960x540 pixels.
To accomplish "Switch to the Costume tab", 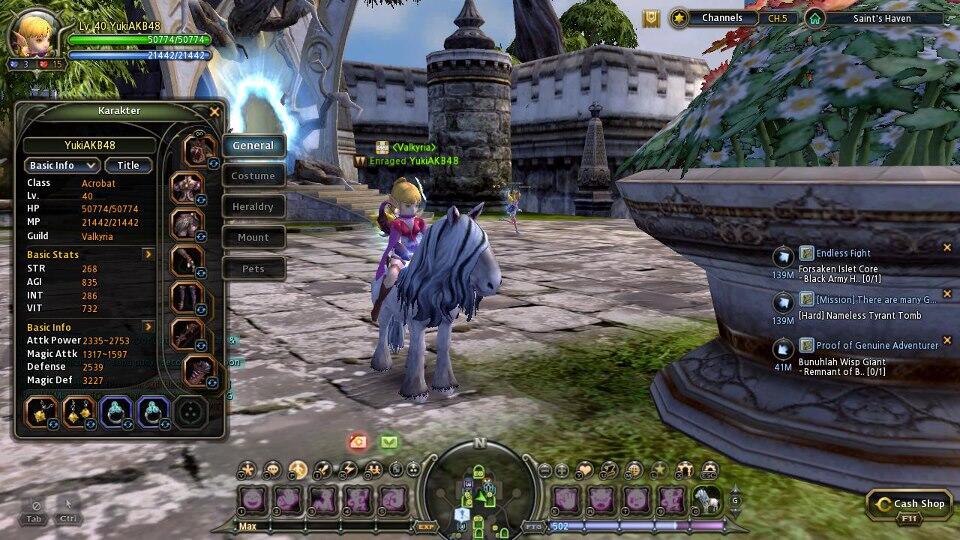I will (253, 176).
